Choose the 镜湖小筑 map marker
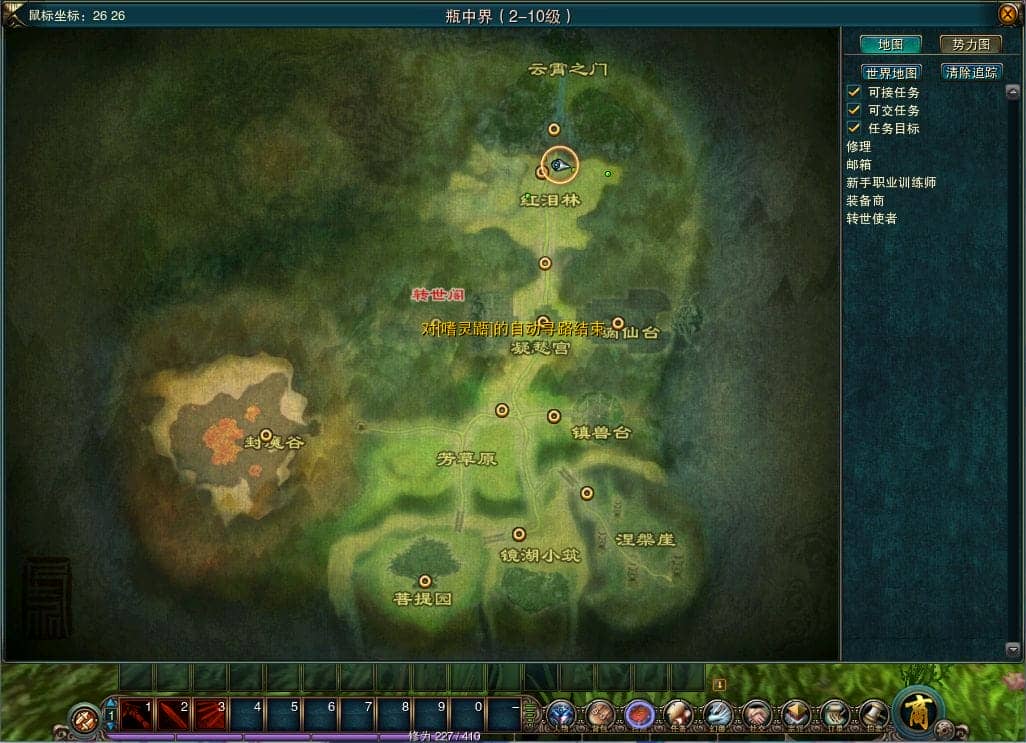The height and width of the screenshot is (743, 1026). tap(518, 534)
